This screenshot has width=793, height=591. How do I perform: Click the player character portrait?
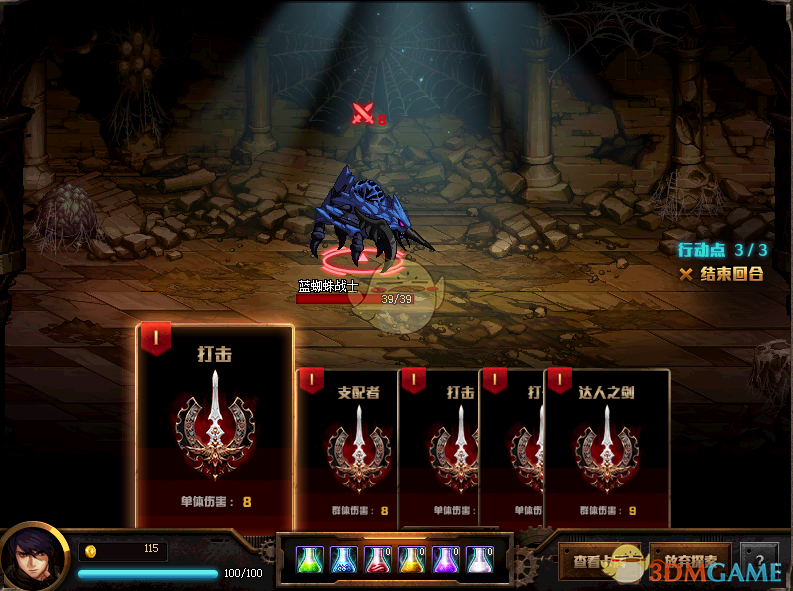(x=33, y=558)
